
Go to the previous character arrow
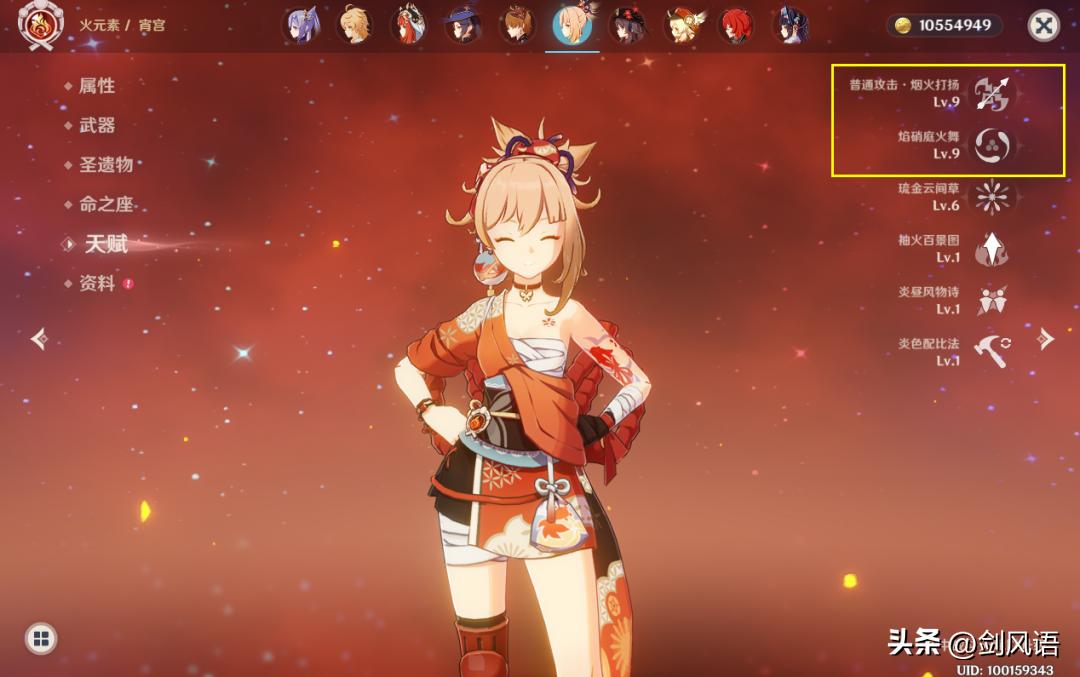(x=39, y=339)
